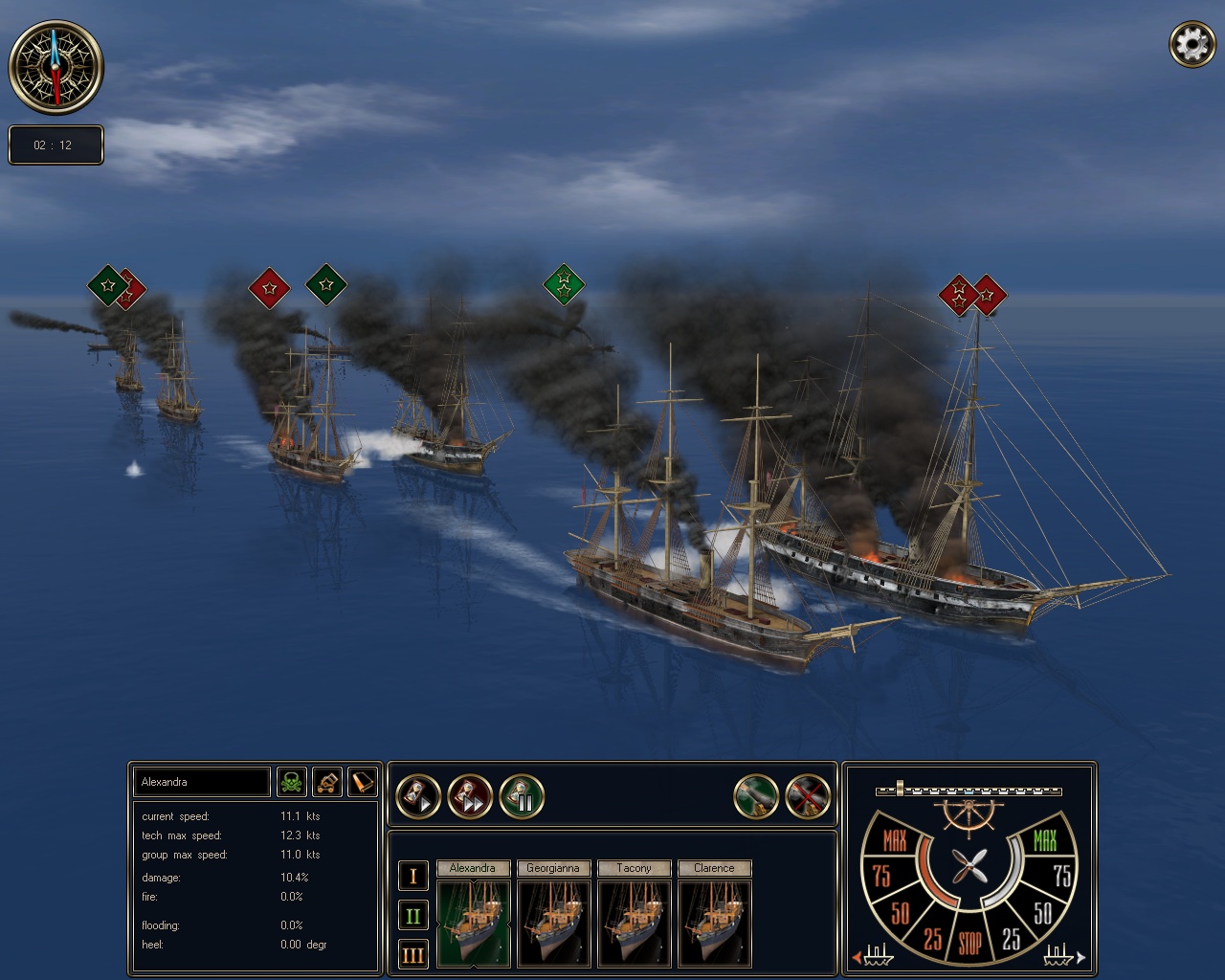The width and height of the screenshot is (1225, 980).
Task: Select the Clarence ship thumbnail
Action: (715, 924)
